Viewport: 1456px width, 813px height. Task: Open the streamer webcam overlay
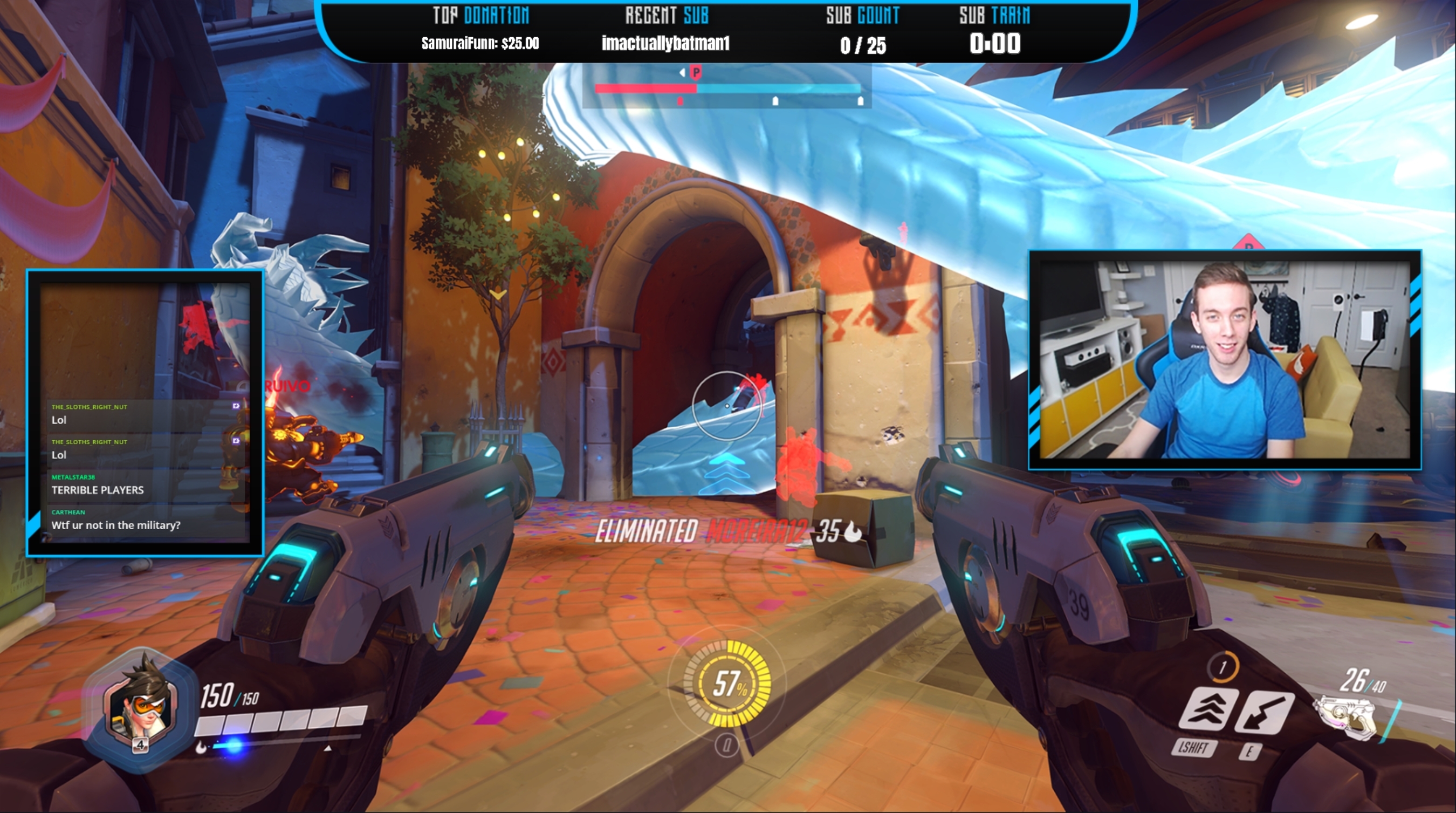1224,360
